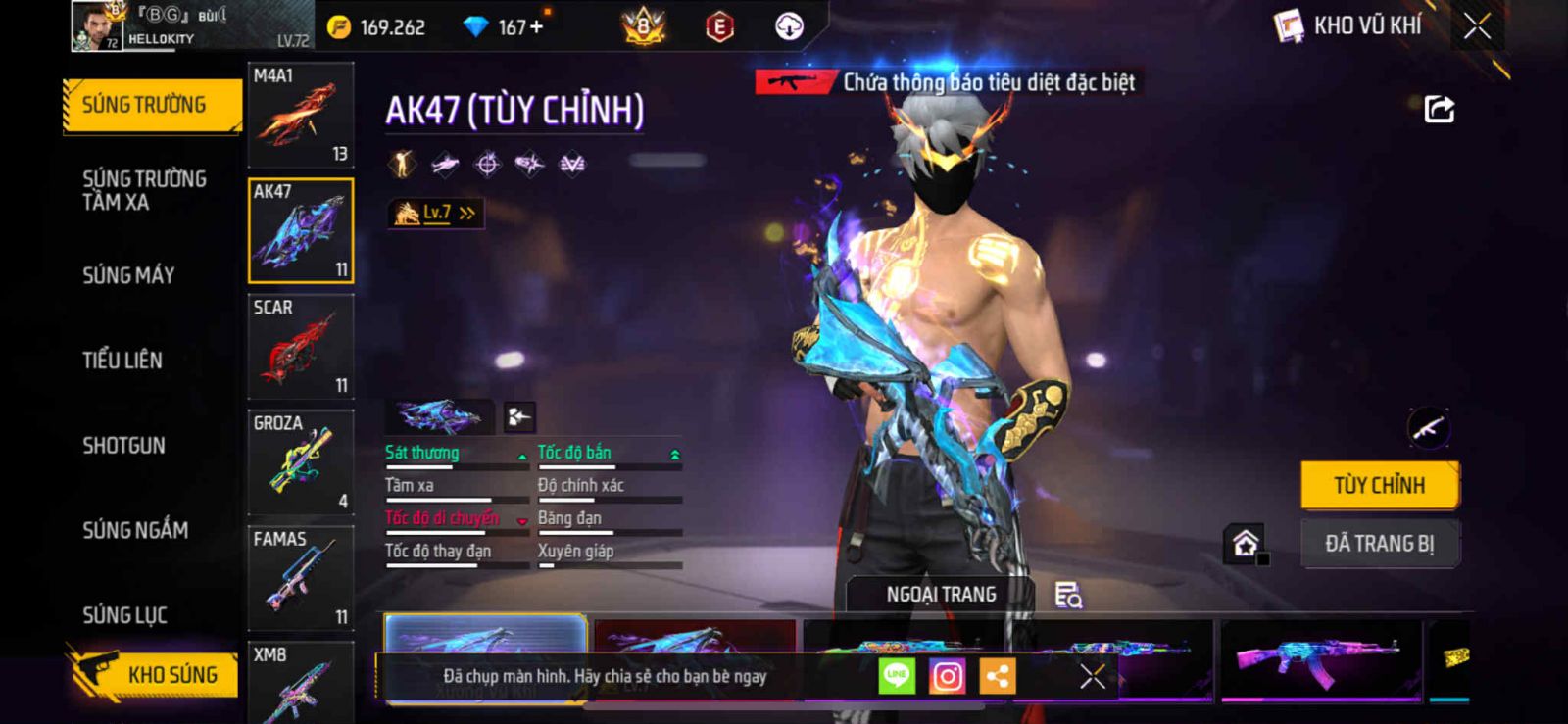Close the weapon armory screen
The image size is (1568, 724).
tap(1477, 26)
